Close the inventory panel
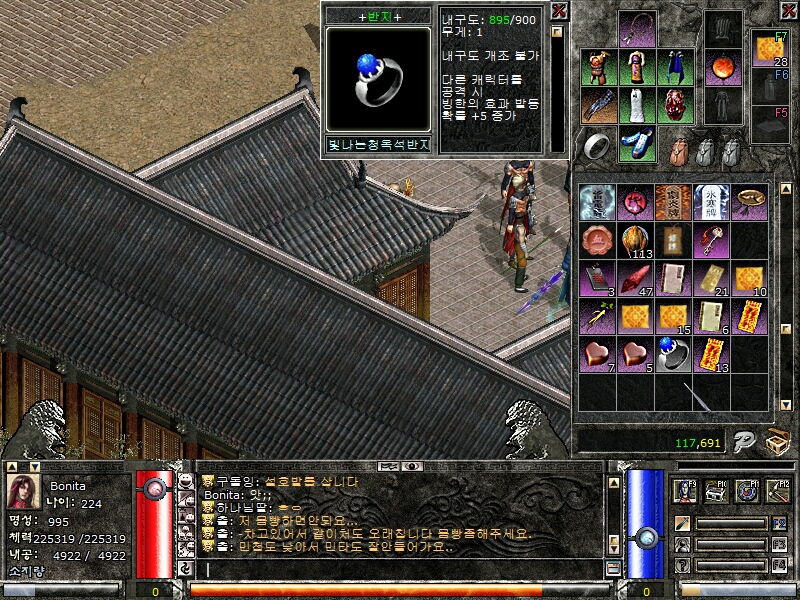800x600 pixels. pos(786,11)
